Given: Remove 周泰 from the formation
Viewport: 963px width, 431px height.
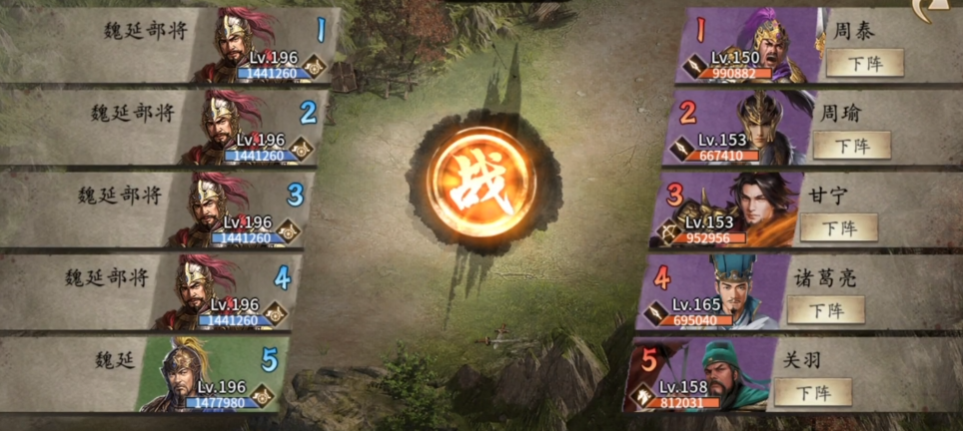Looking at the screenshot, I should pos(864,63).
